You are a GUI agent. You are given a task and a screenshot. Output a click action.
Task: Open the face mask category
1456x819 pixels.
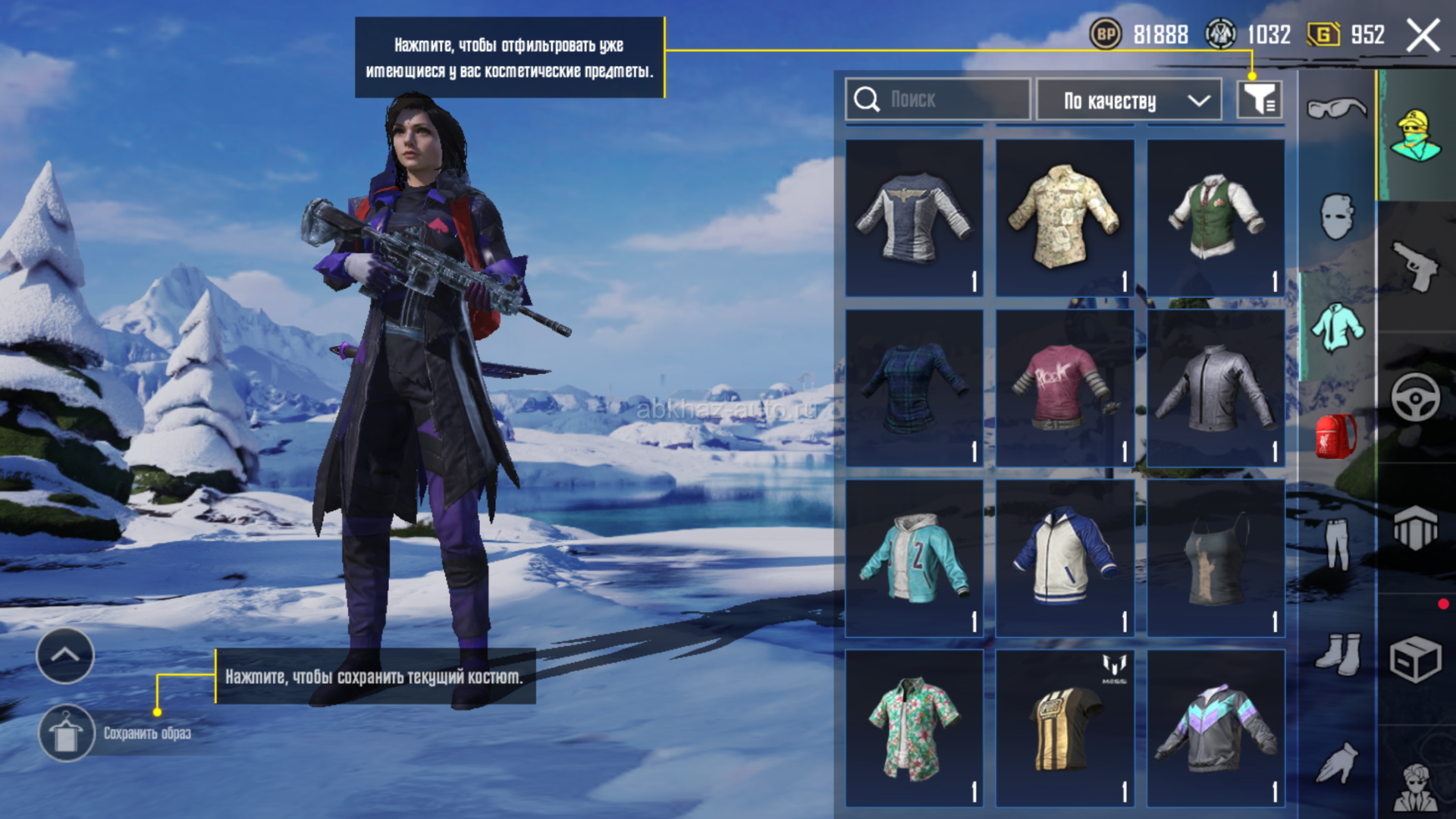coord(1336,218)
